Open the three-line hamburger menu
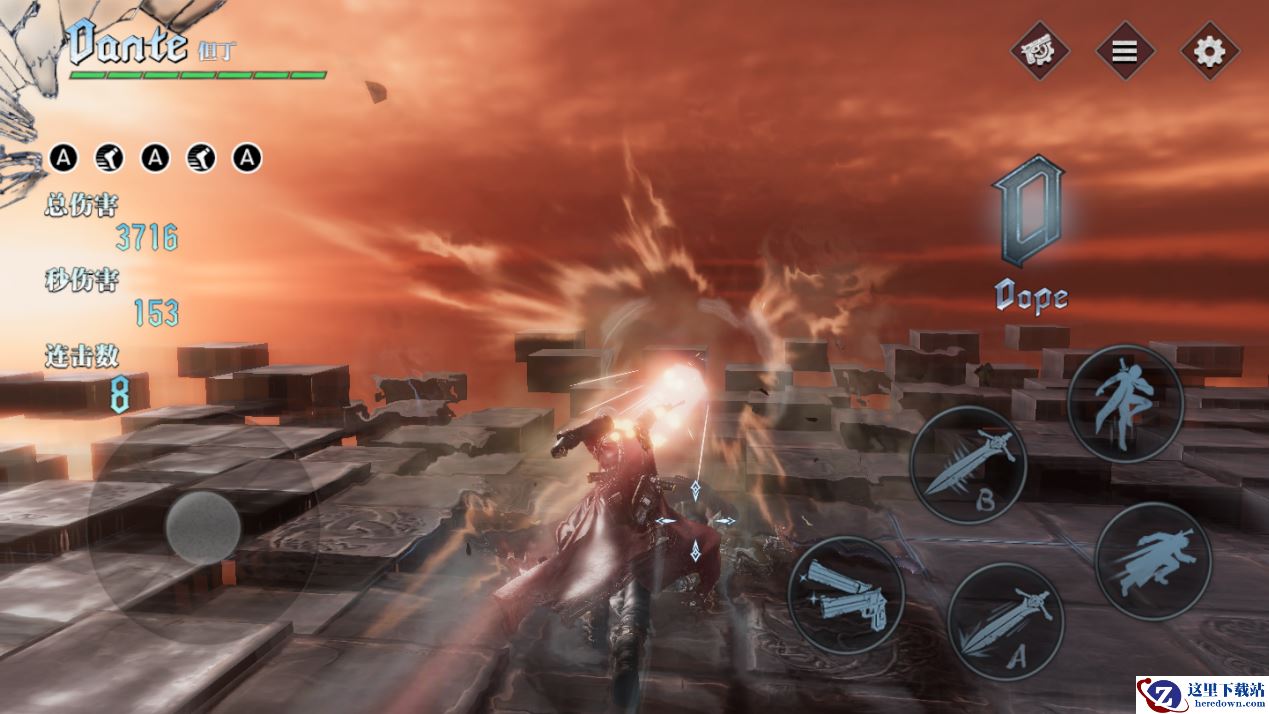 tap(1125, 51)
